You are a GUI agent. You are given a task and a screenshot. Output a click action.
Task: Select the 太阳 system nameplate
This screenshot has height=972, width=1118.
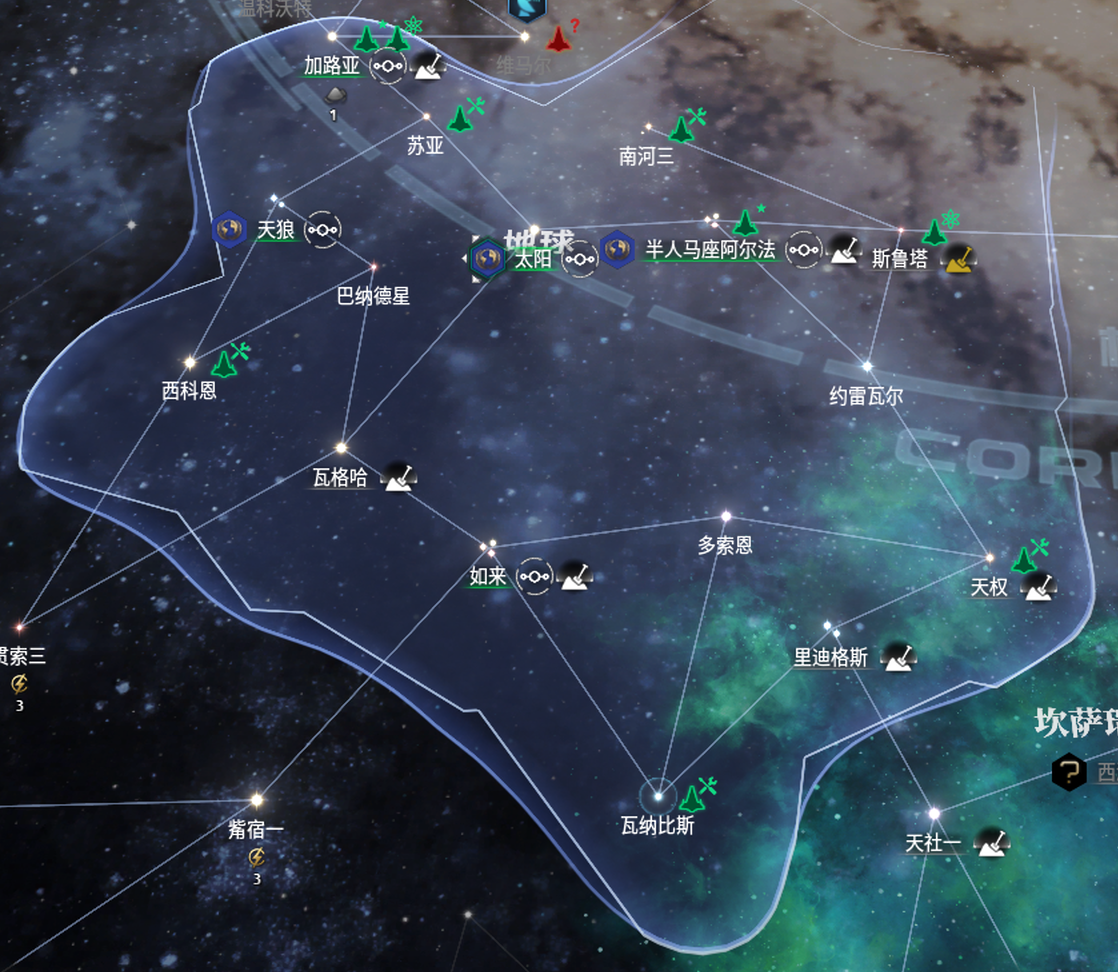[x=534, y=259]
